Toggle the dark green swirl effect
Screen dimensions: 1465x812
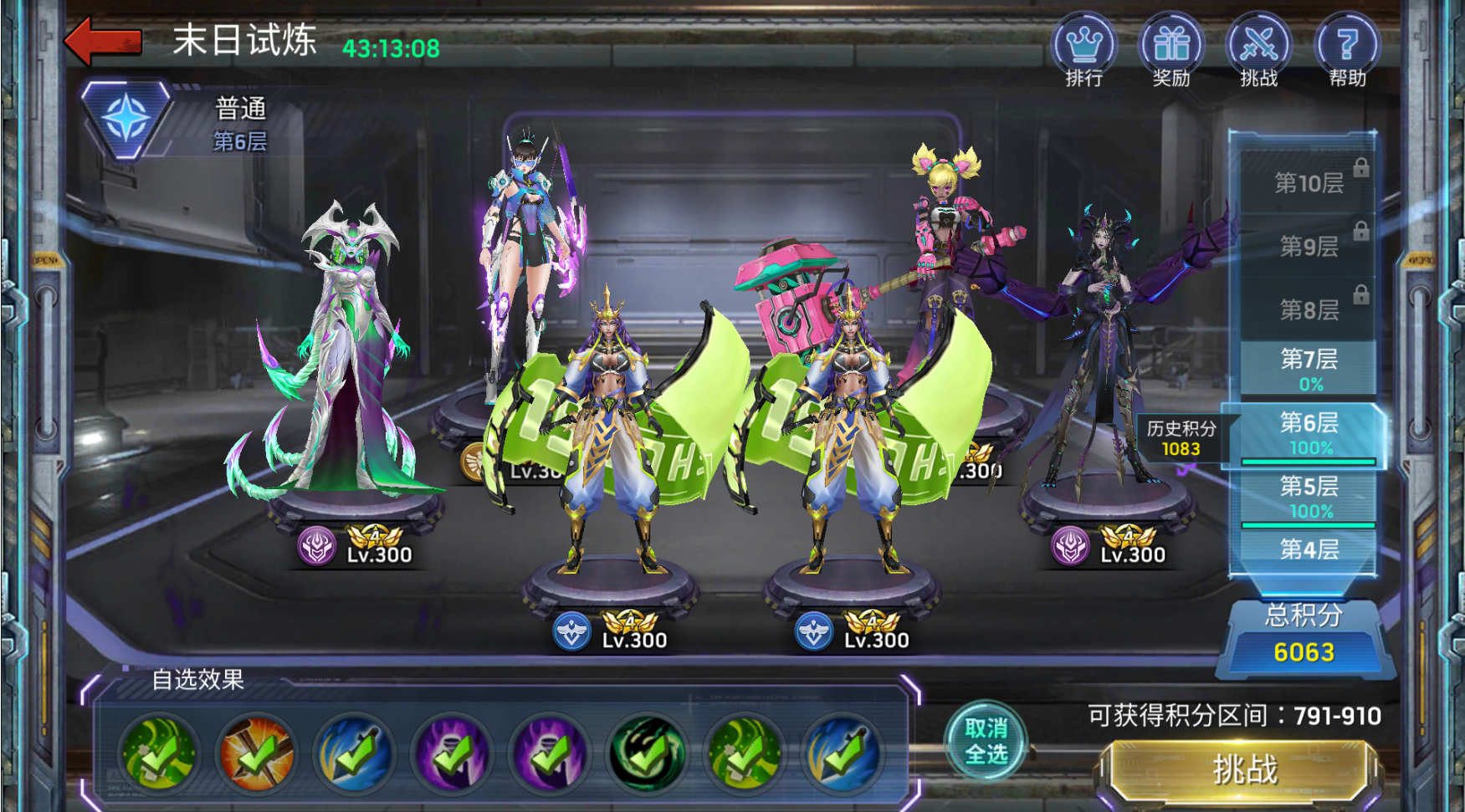(x=648, y=753)
